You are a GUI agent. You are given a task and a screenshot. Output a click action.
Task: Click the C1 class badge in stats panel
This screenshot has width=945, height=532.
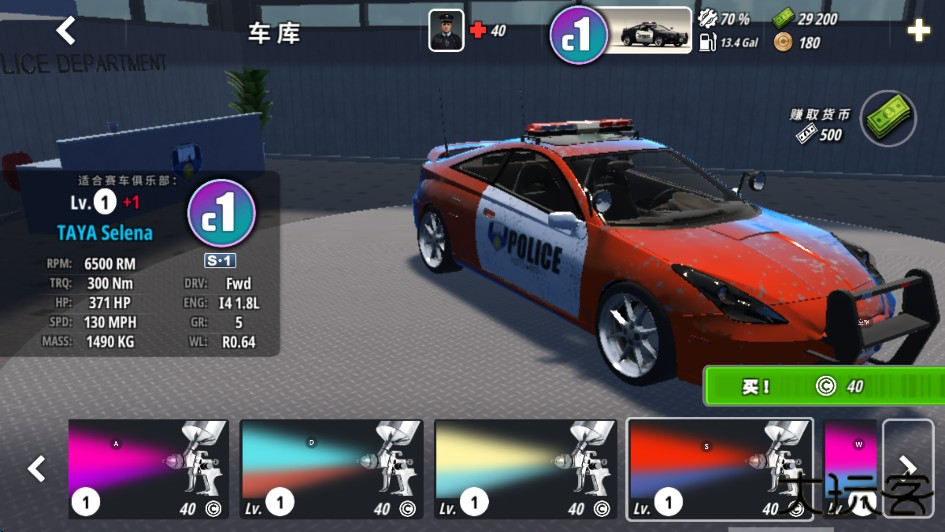221,214
